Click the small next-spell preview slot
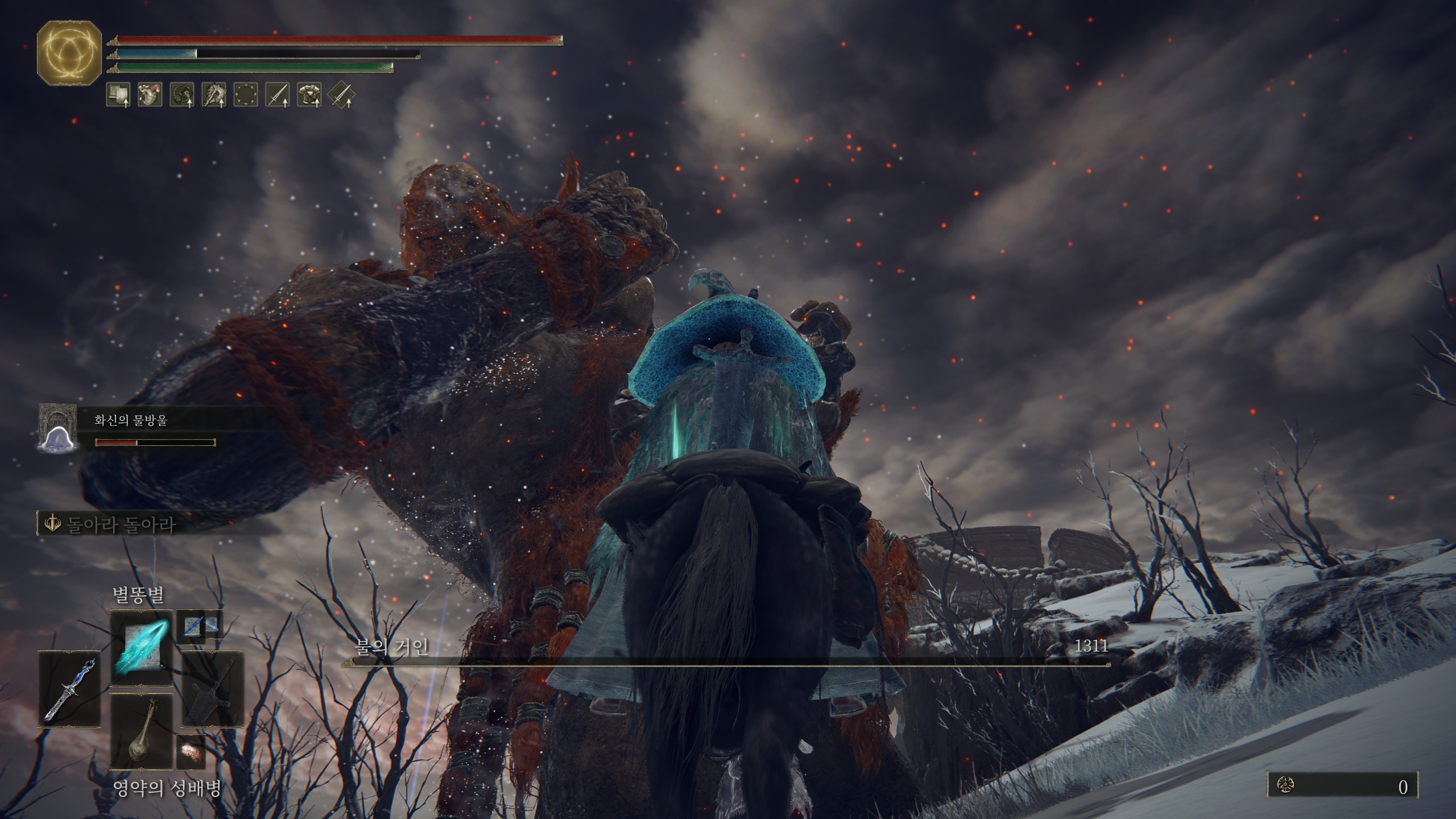This screenshot has width=1456, height=819. point(199,626)
